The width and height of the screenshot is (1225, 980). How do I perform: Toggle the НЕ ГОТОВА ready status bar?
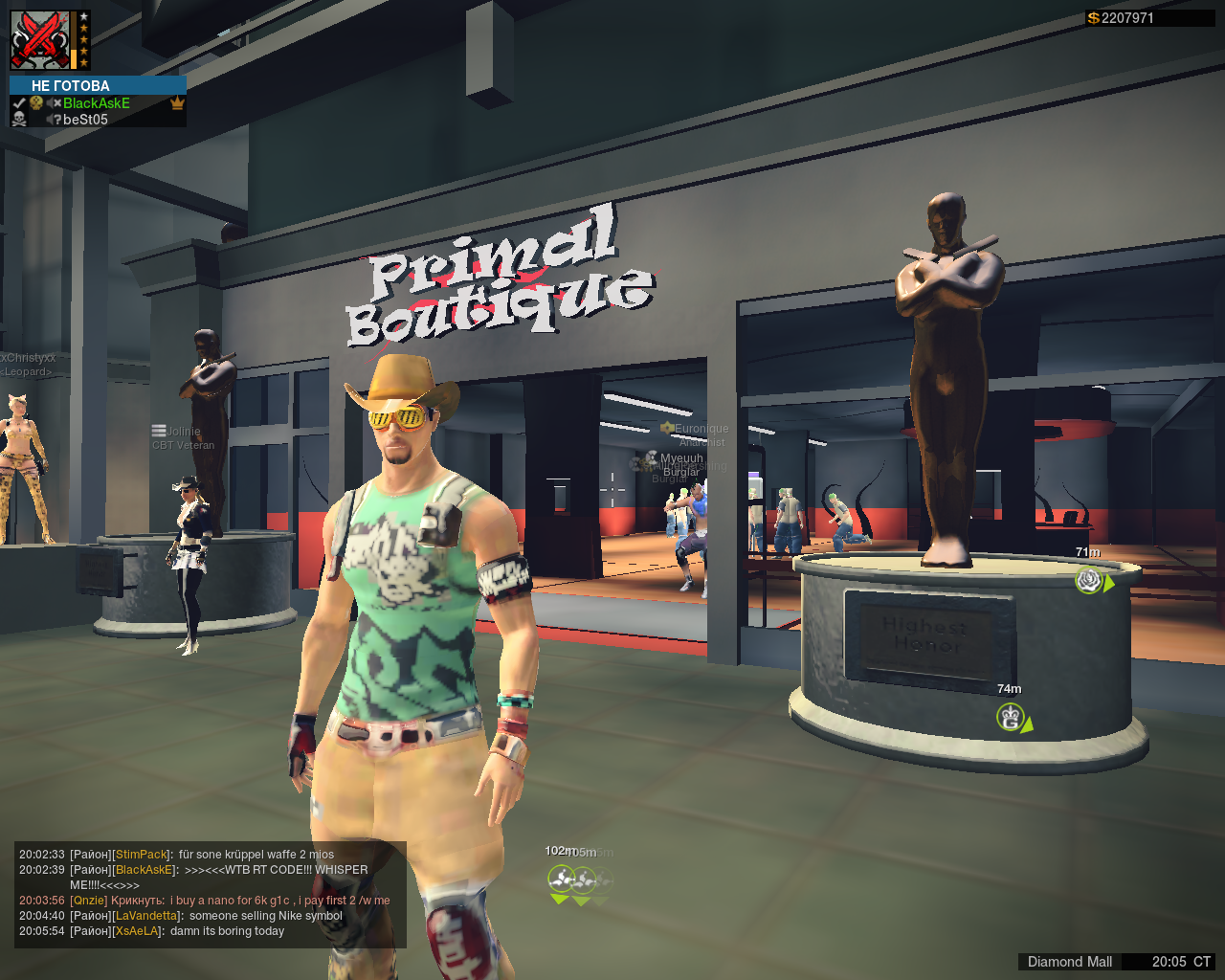98,86
